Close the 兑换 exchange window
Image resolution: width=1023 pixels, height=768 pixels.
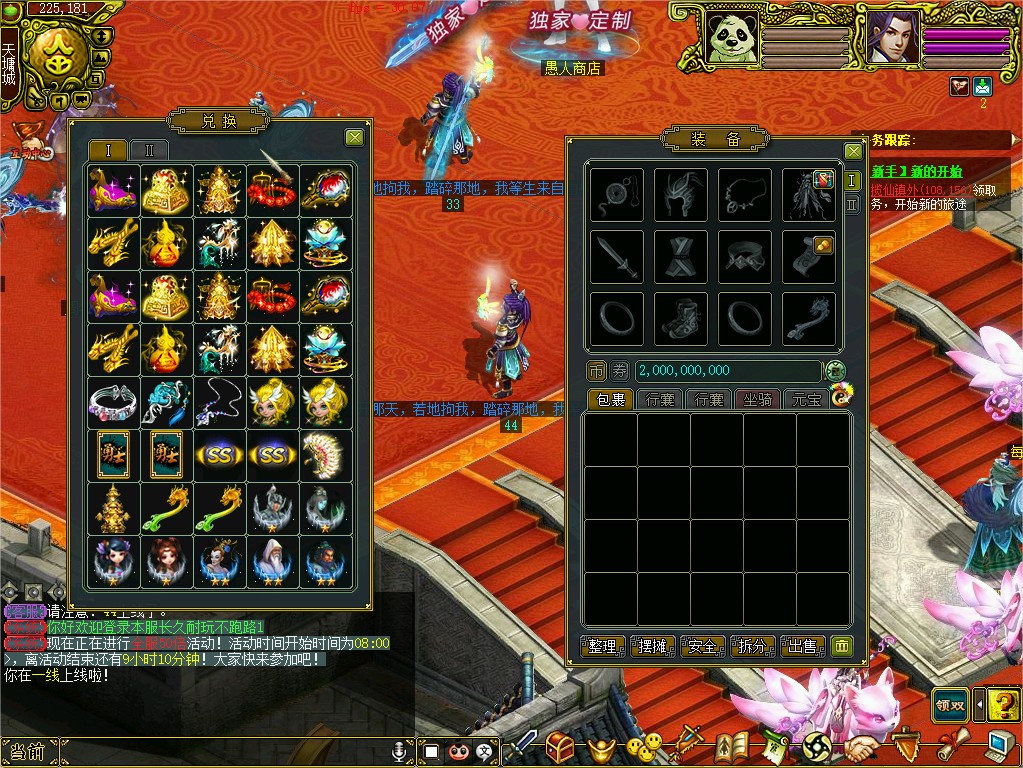click(x=354, y=138)
